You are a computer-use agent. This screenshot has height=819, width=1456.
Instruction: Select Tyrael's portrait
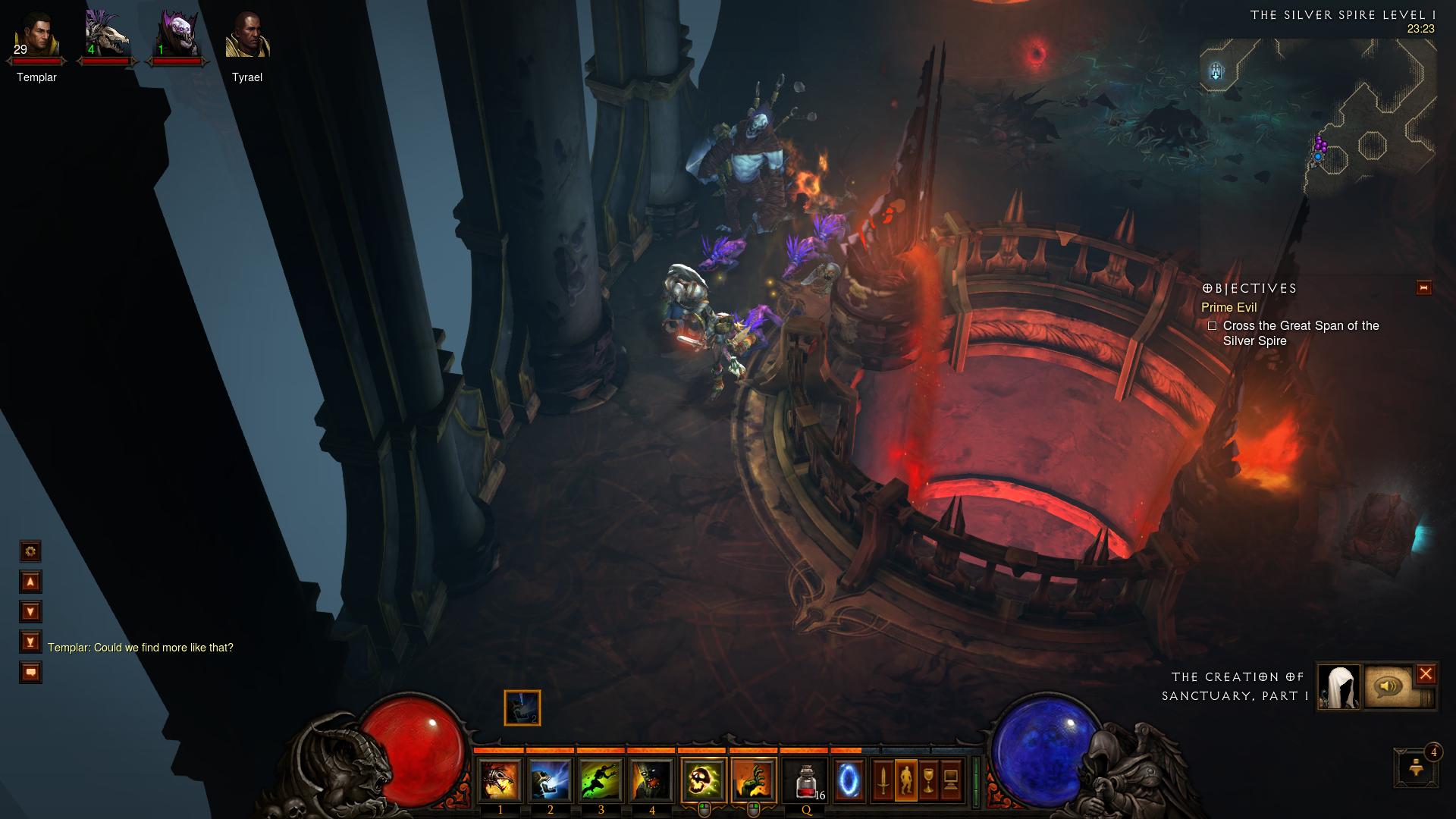point(247,36)
